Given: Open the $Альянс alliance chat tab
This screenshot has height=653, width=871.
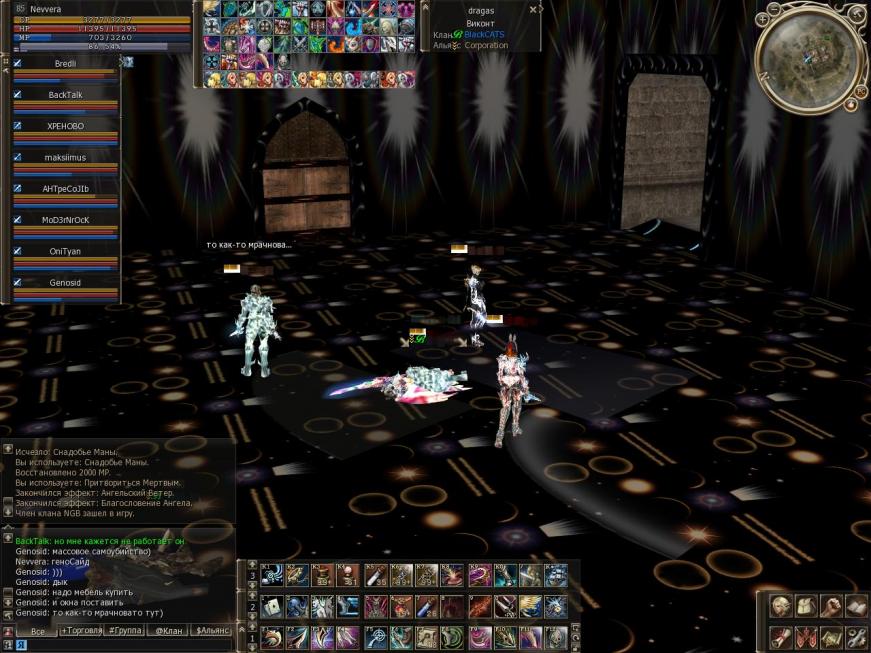Looking at the screenshot, I should tap(213, 631).
